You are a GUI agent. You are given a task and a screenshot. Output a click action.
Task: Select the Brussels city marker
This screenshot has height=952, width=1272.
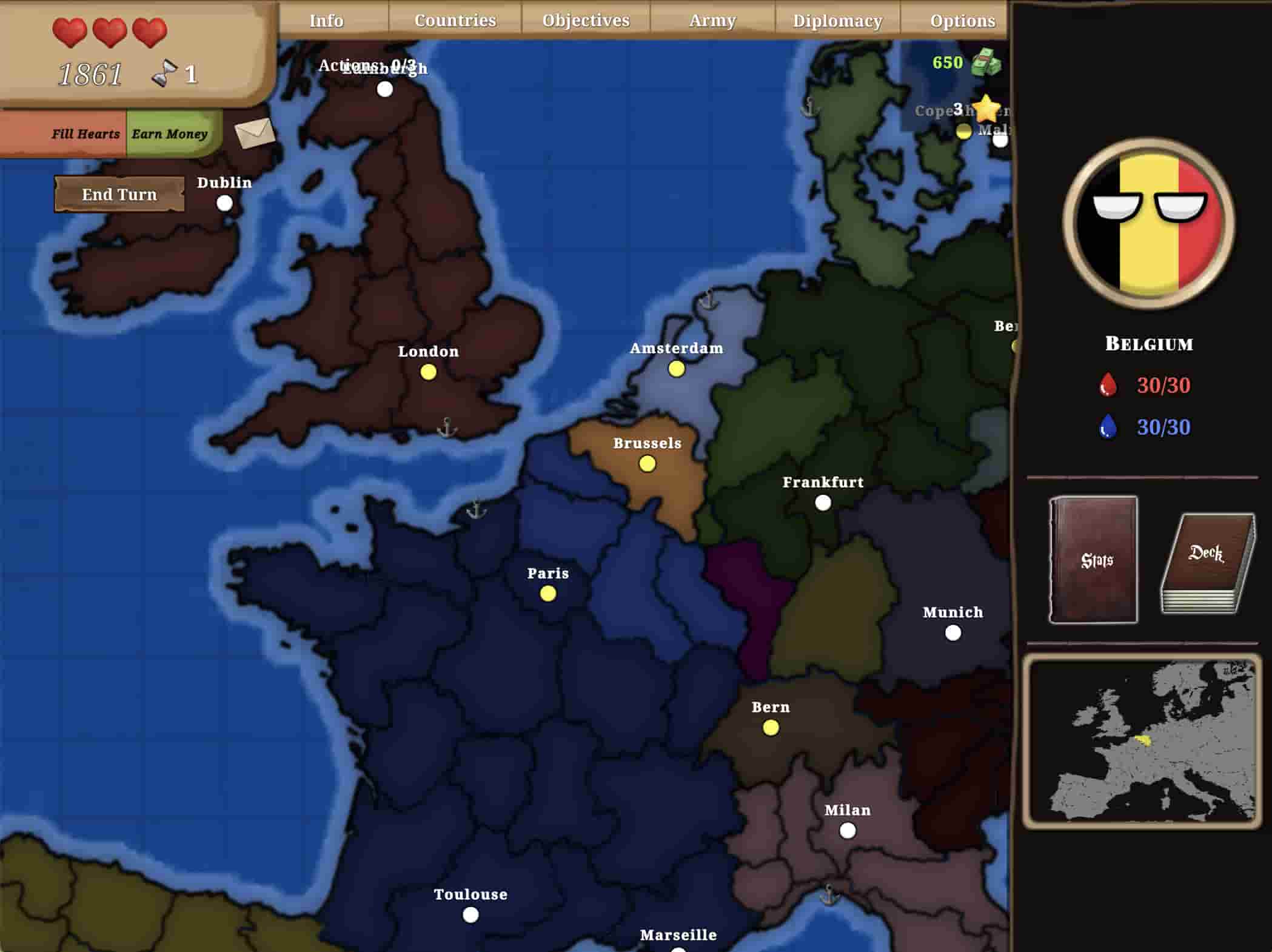click(647, 464)
